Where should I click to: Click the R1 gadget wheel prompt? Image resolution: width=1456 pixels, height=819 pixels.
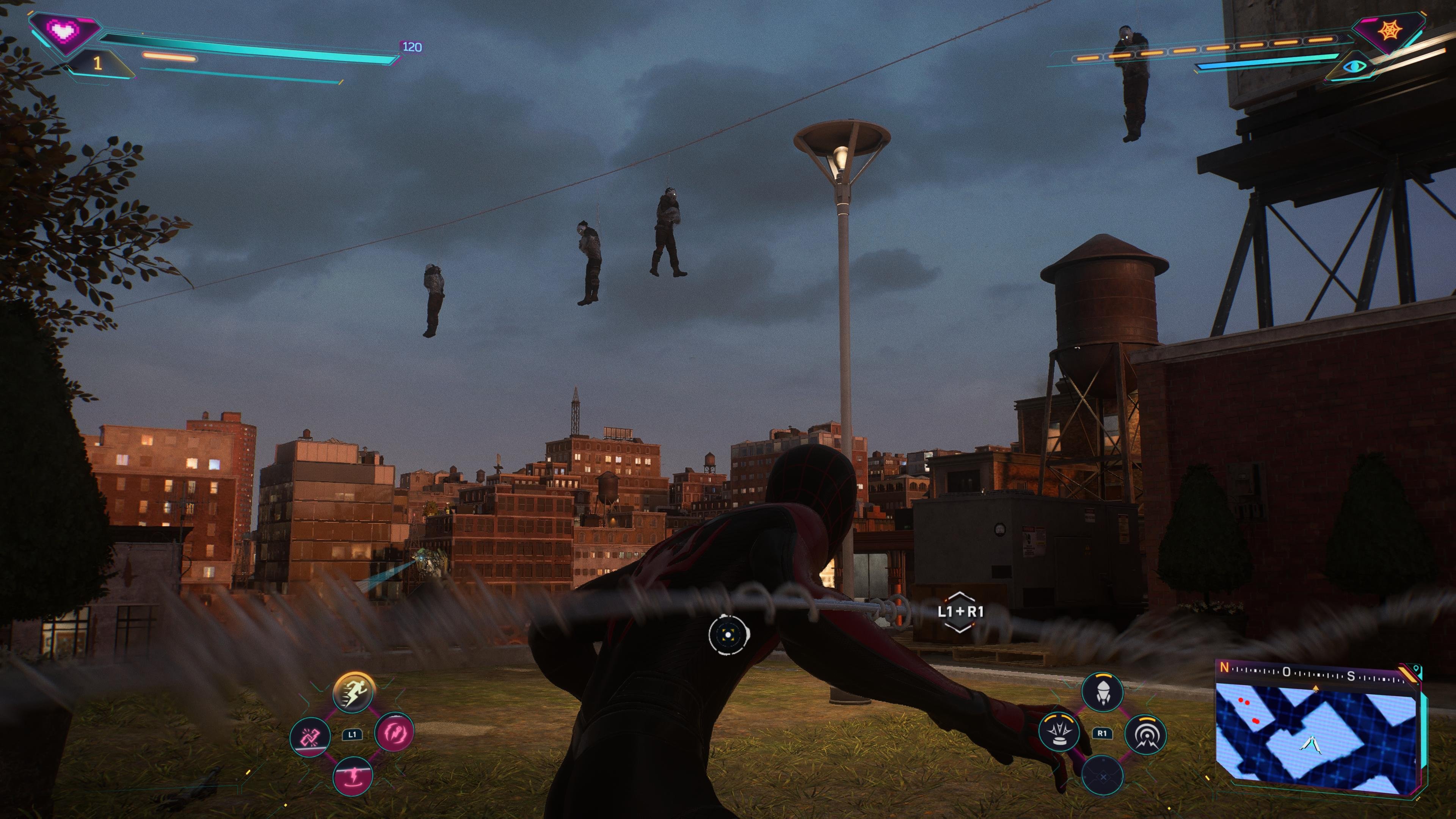coord(1103,733)
